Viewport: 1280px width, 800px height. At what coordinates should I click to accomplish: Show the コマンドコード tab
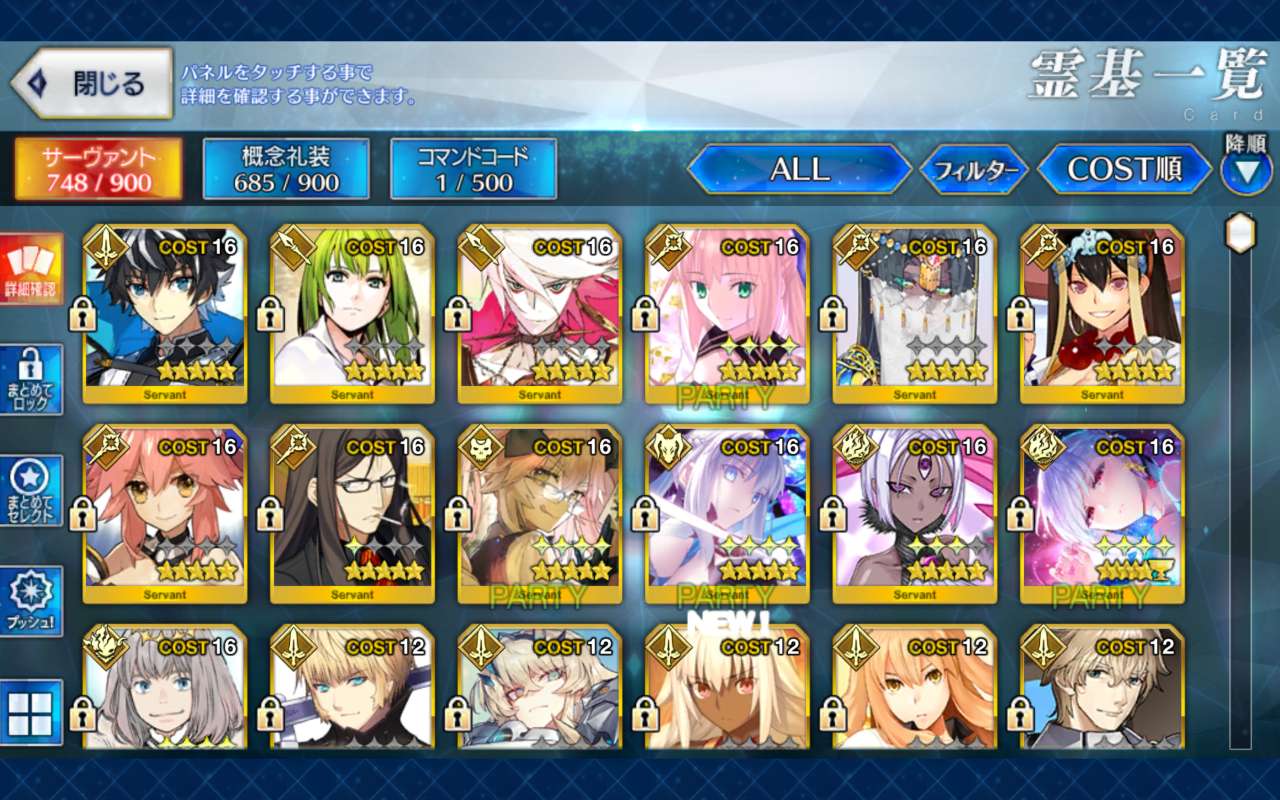coord(473,169)
